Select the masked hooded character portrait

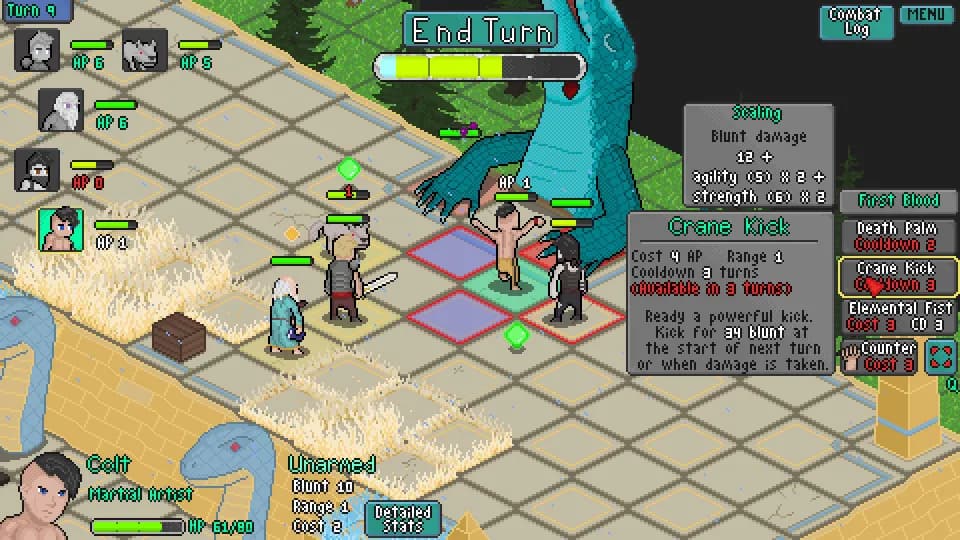tap(37, 170)
